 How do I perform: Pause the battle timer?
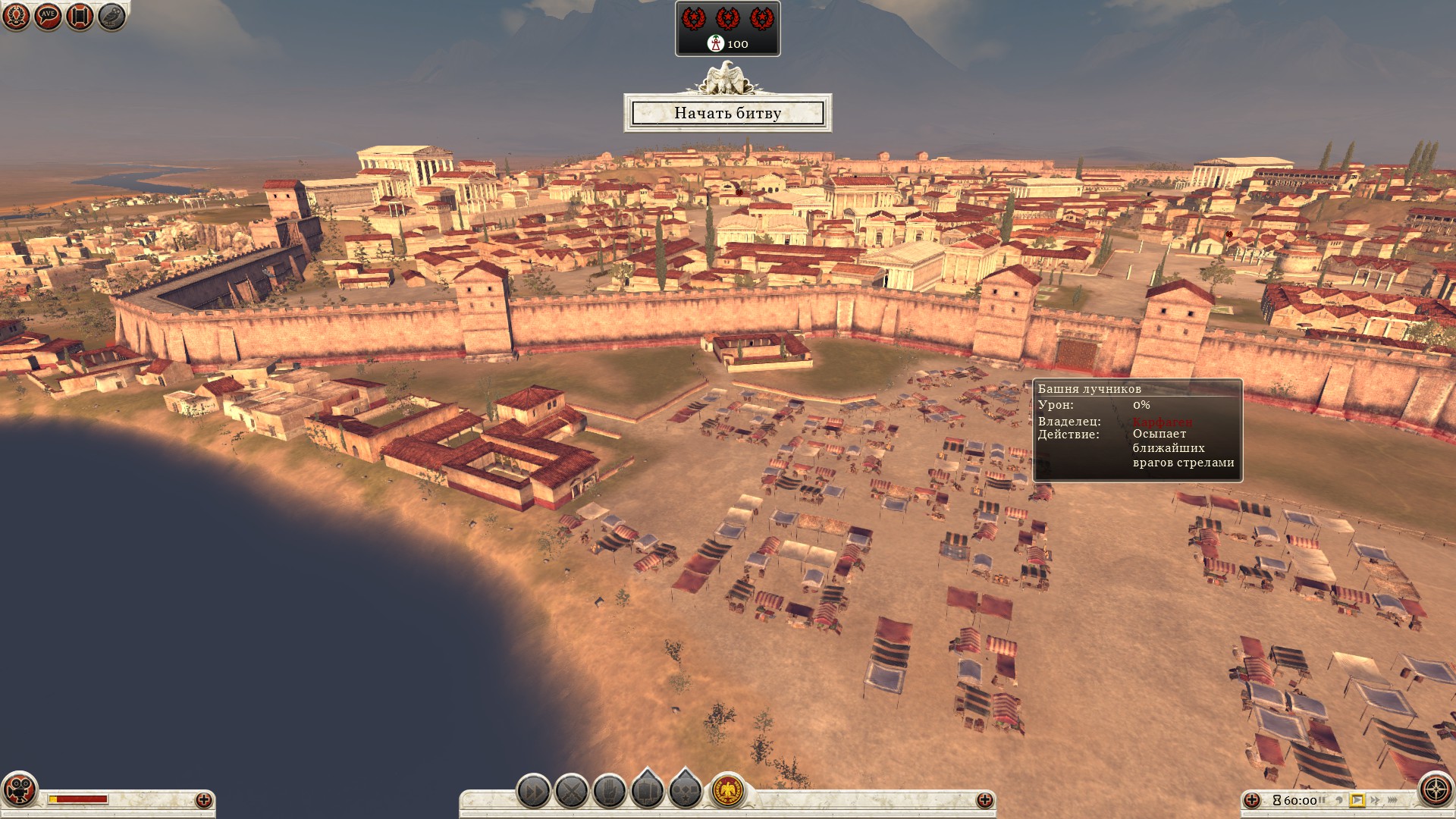(1322, 800)
